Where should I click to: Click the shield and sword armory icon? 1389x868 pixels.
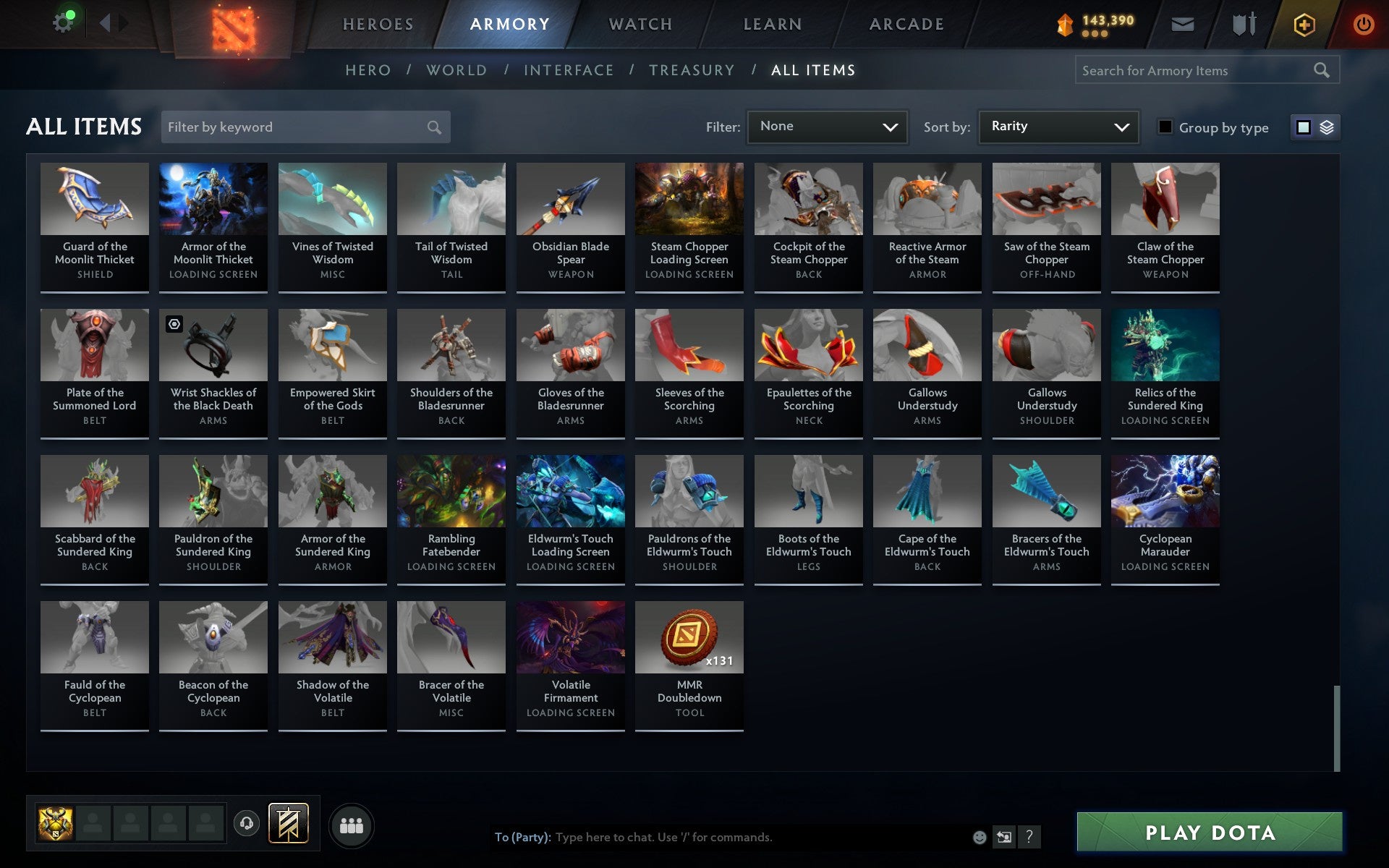point(1243,23)
